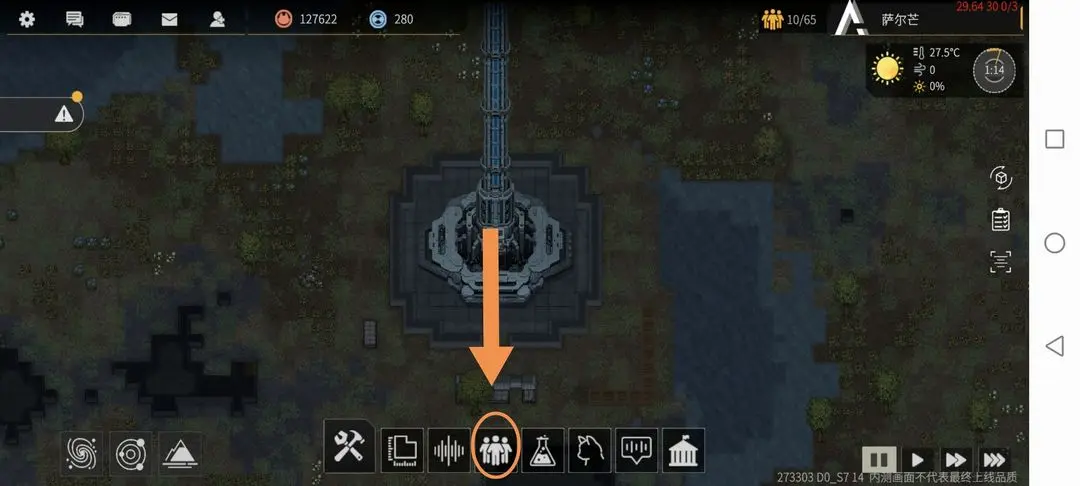Open the floor plan blueprint tool
The image size is (1080, 486).
[x=402, y=450]
